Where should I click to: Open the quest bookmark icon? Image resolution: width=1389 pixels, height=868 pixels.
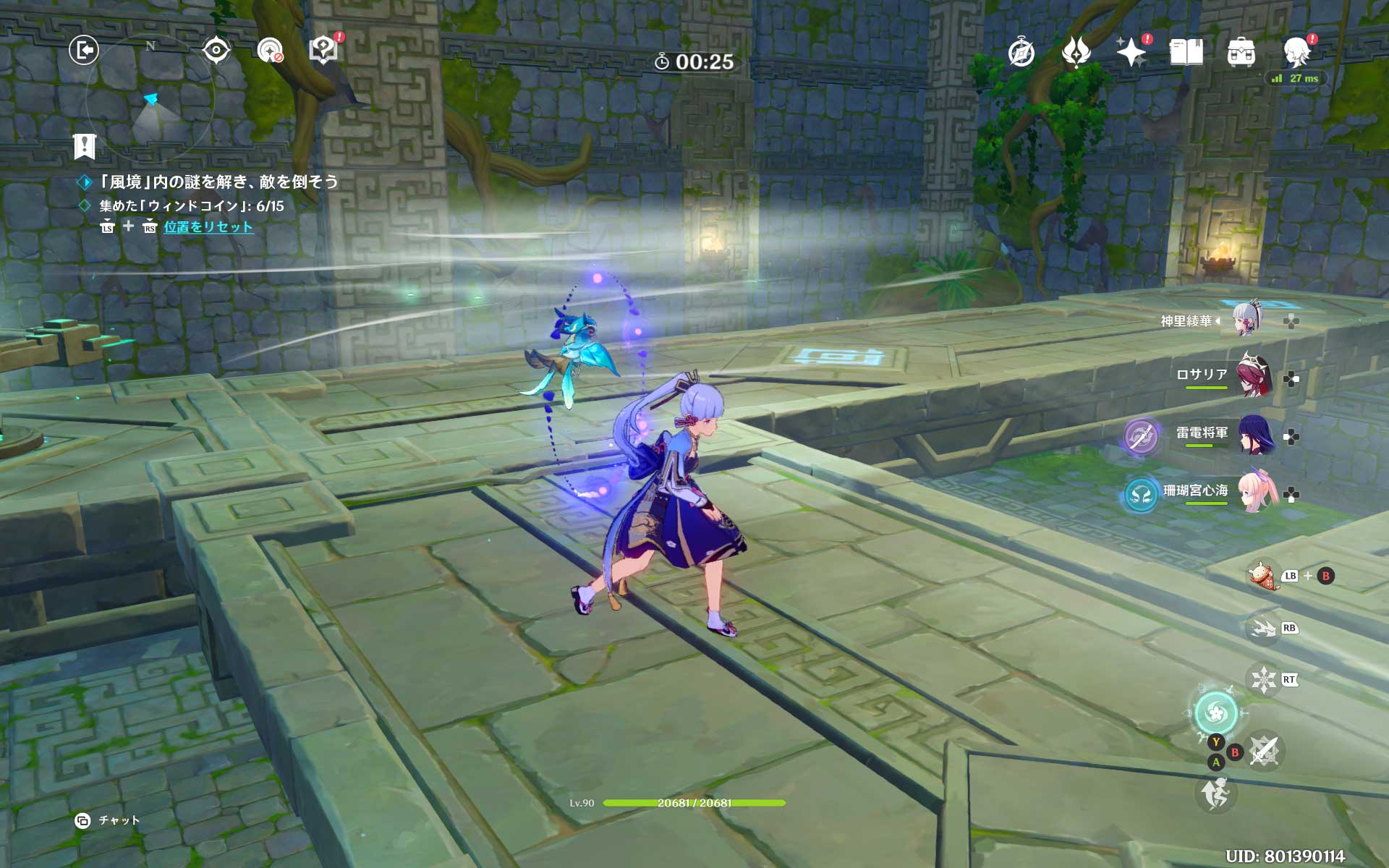[85, 146]
